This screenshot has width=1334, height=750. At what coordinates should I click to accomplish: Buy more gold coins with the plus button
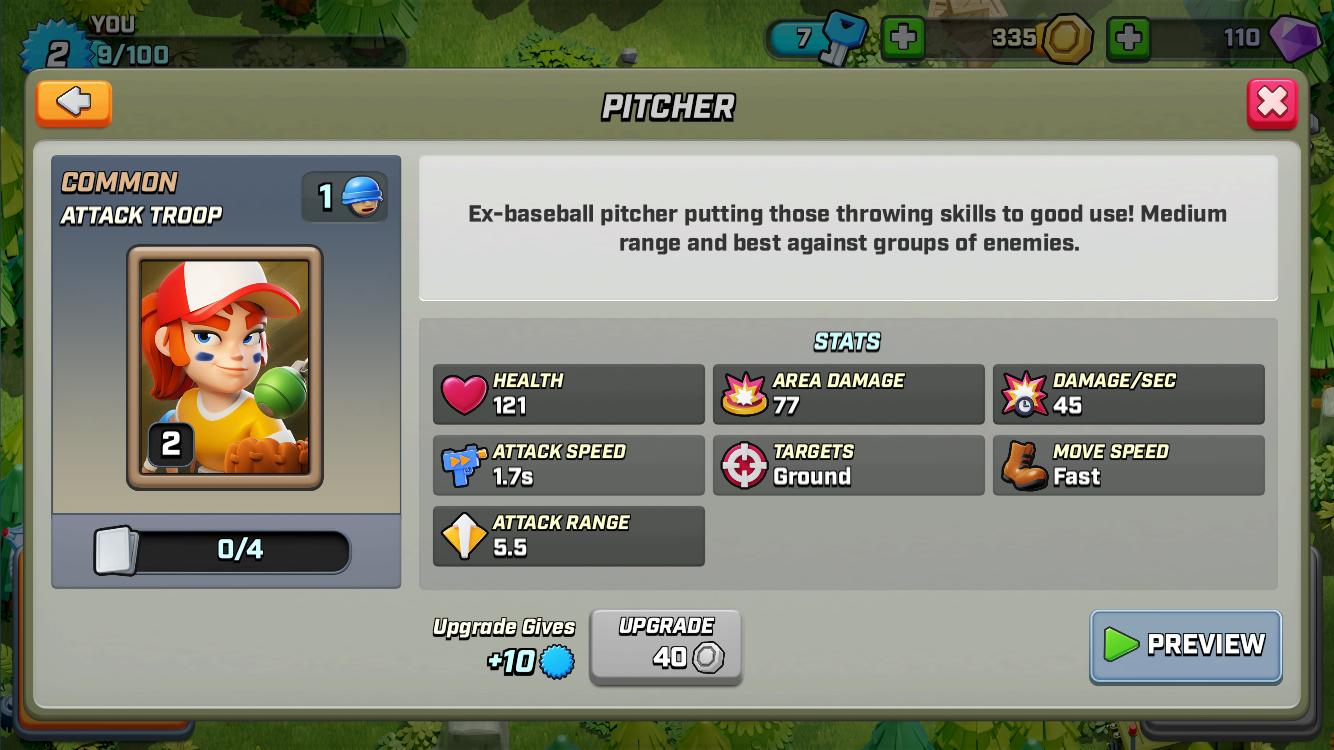pos(1128,39)
